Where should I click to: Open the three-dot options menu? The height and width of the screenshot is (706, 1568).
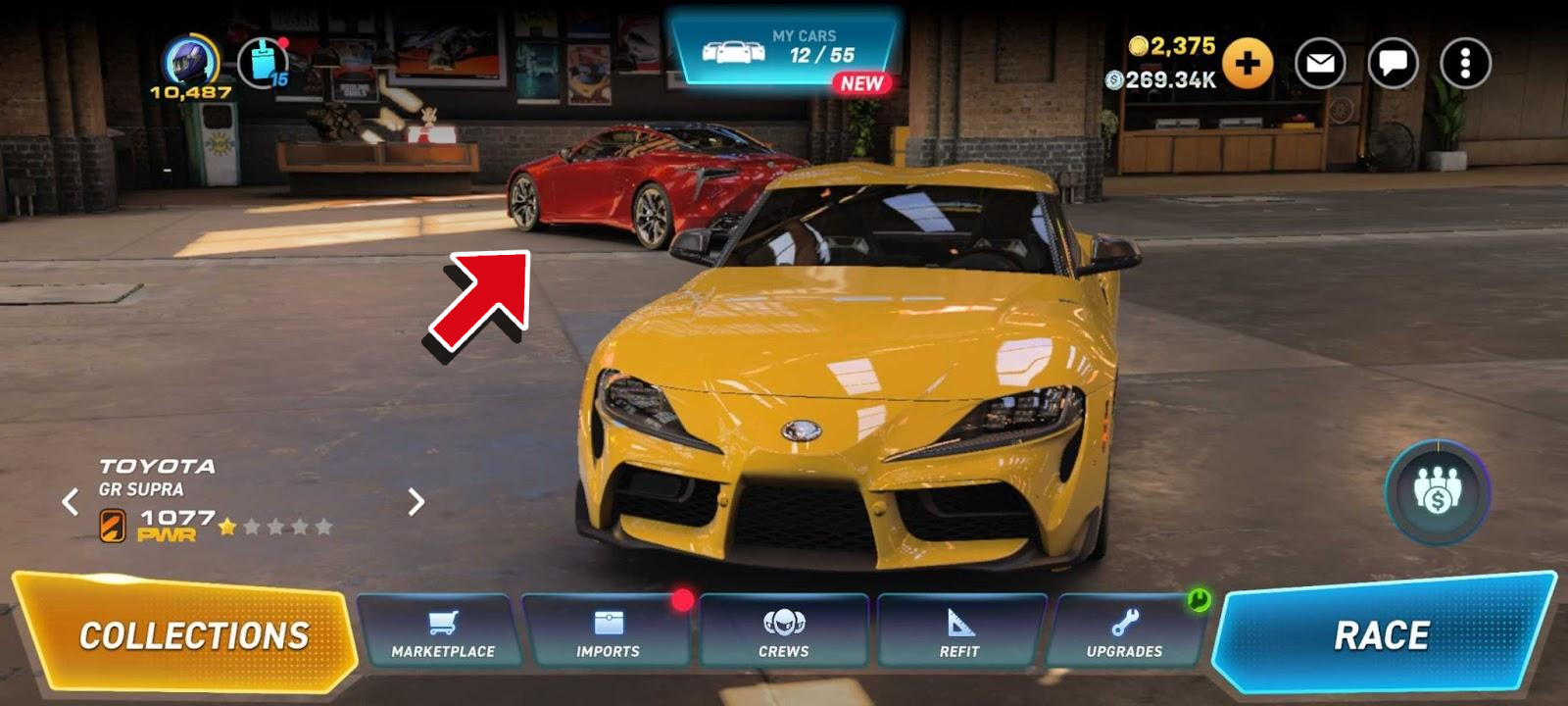1465,64
